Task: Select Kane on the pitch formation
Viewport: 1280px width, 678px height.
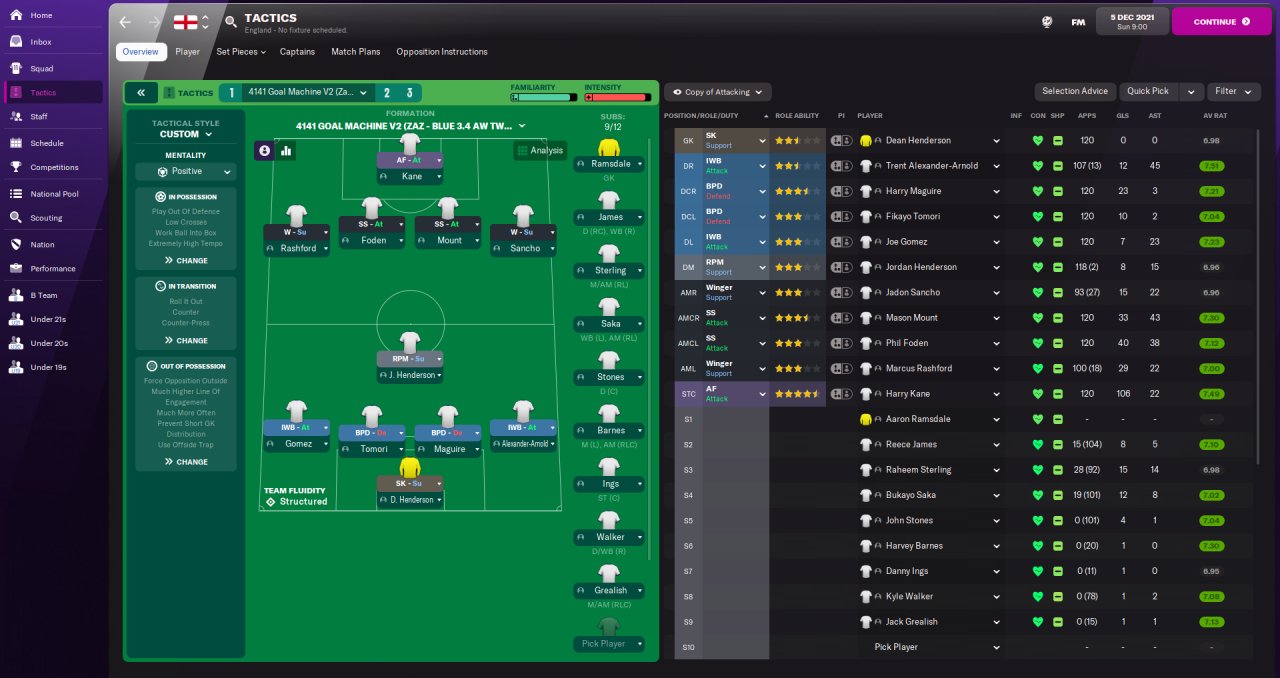Action: tap(410, 176)
